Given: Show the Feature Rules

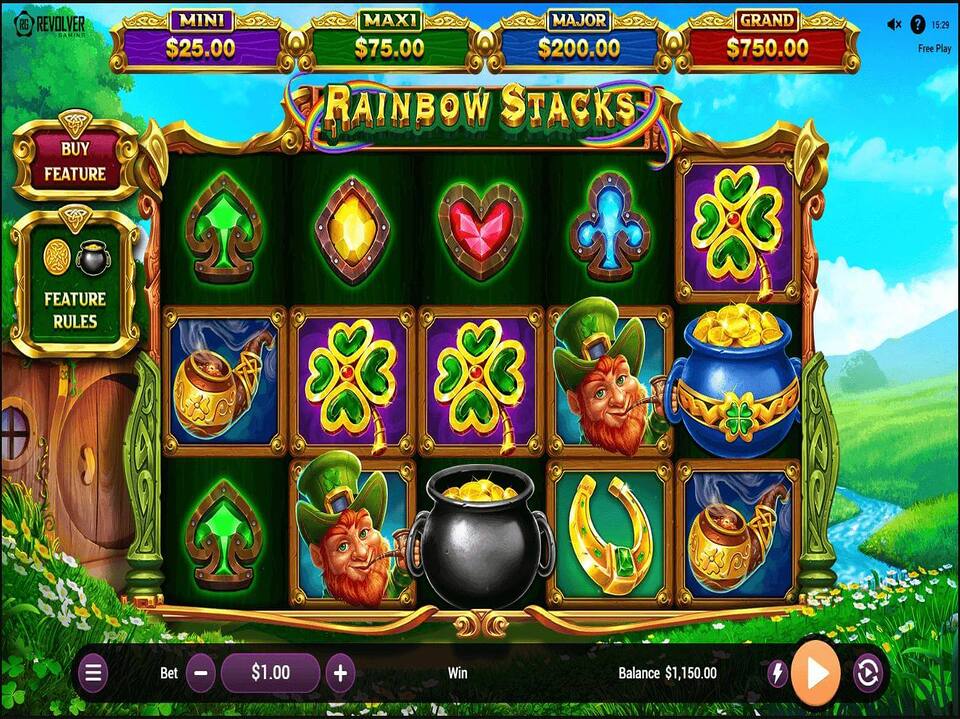Looking at the screenshot, I should pos(74,285).
